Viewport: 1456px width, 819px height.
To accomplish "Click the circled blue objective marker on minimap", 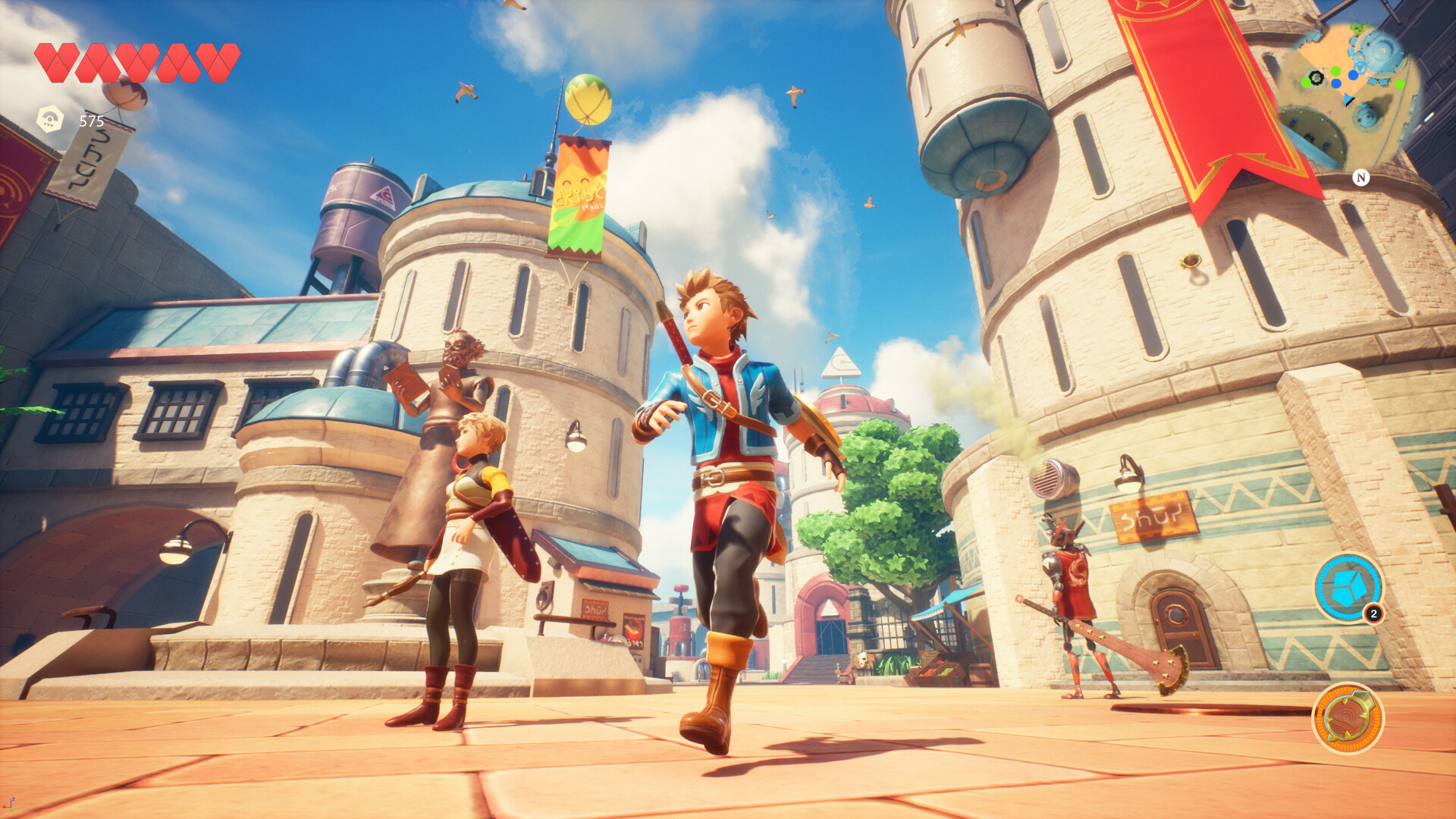I will pyautogui.click(x=1360, y=67).
